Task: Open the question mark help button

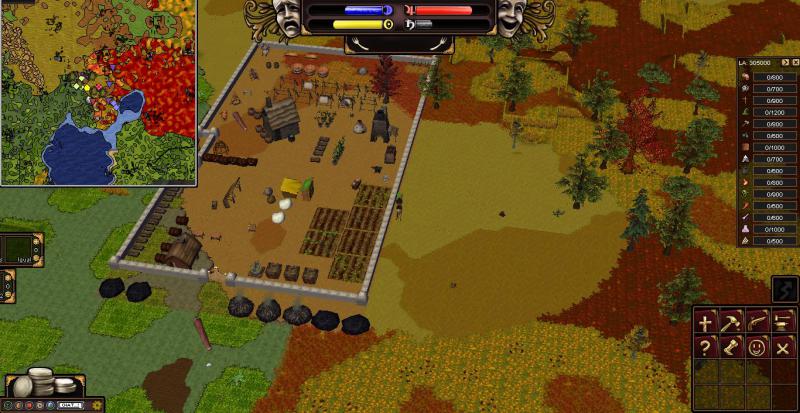Action: tap(706, 347)
